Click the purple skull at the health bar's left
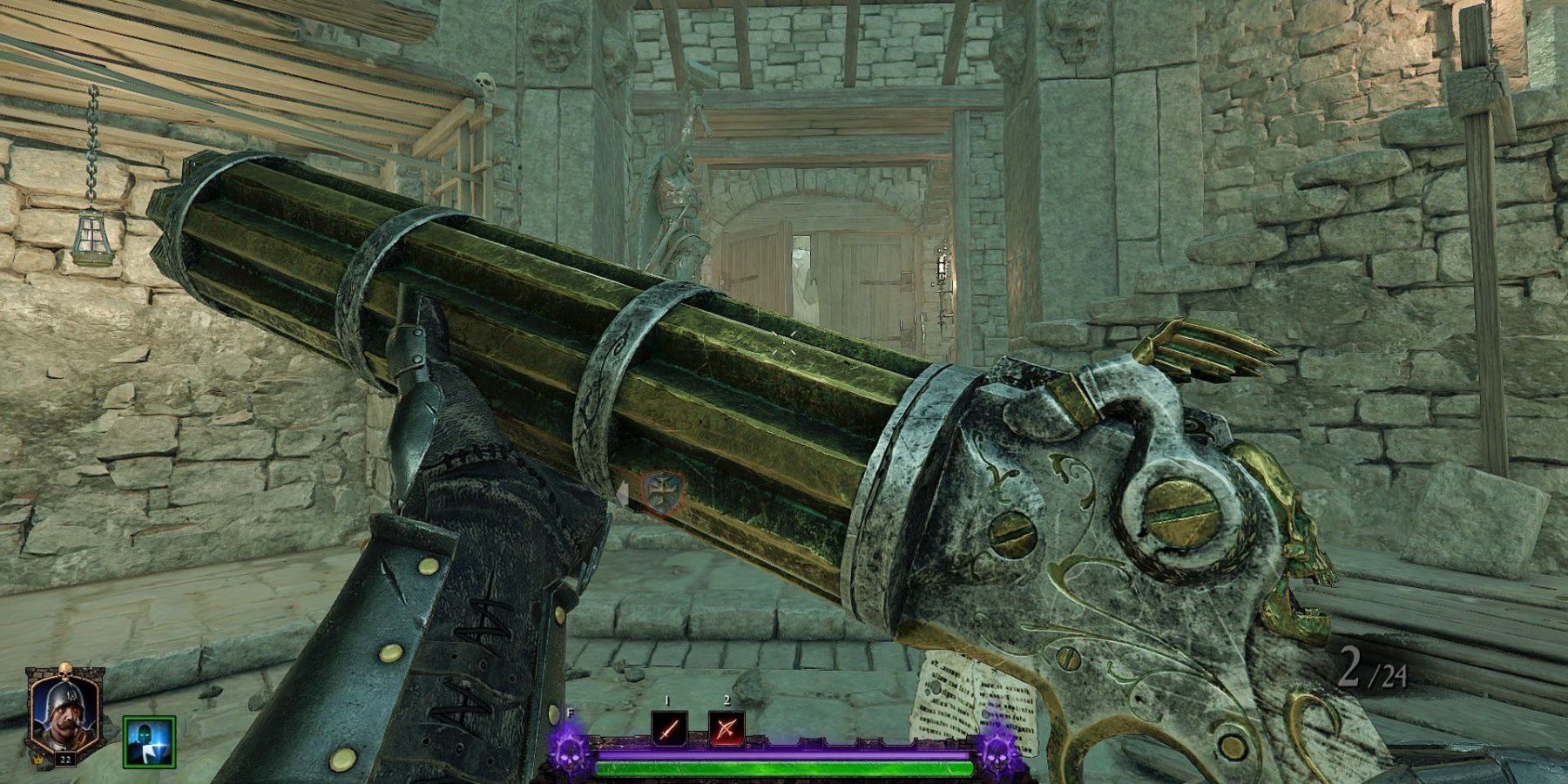 [569, 756]
